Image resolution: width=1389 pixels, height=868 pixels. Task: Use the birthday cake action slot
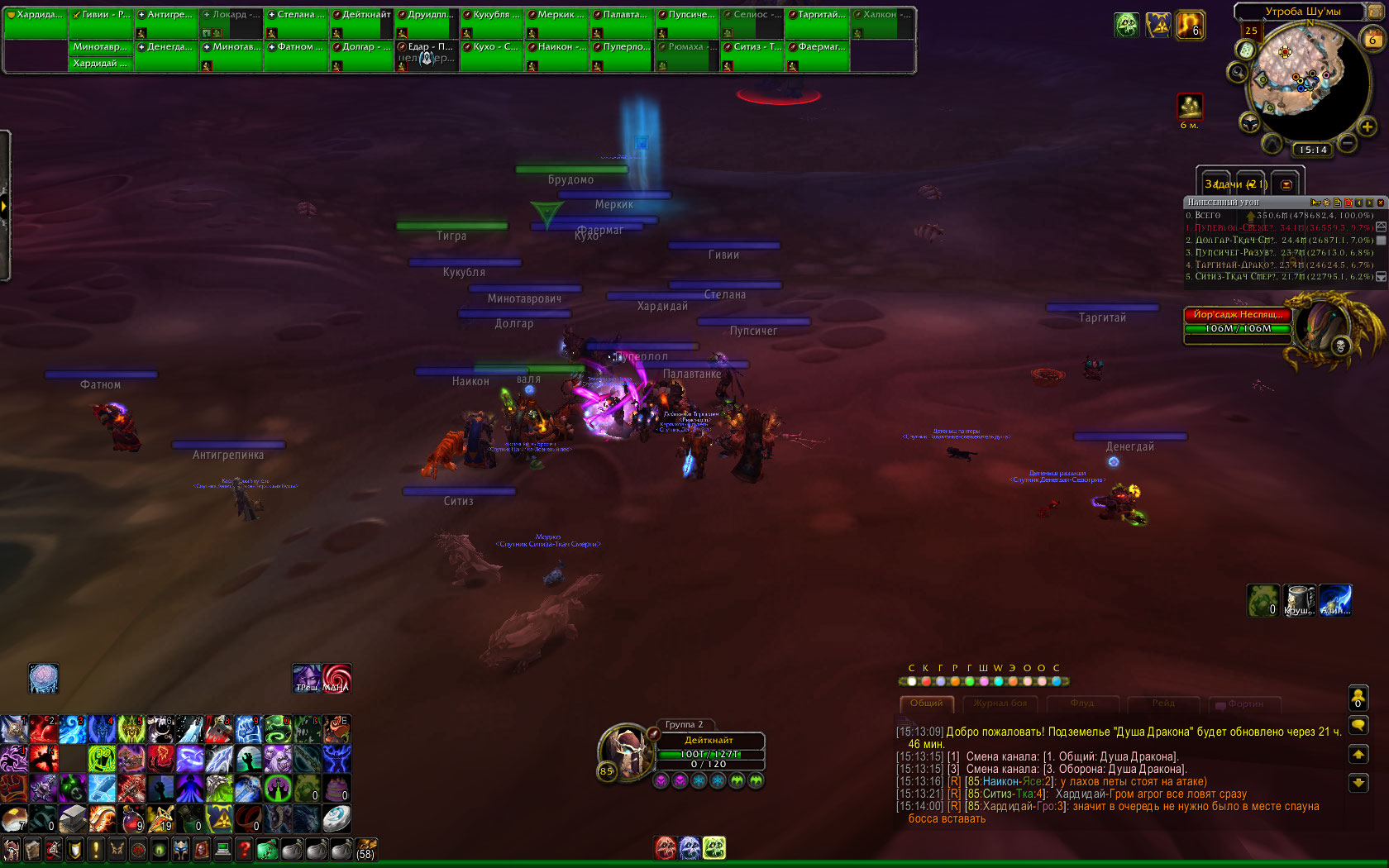pos(337,788)
